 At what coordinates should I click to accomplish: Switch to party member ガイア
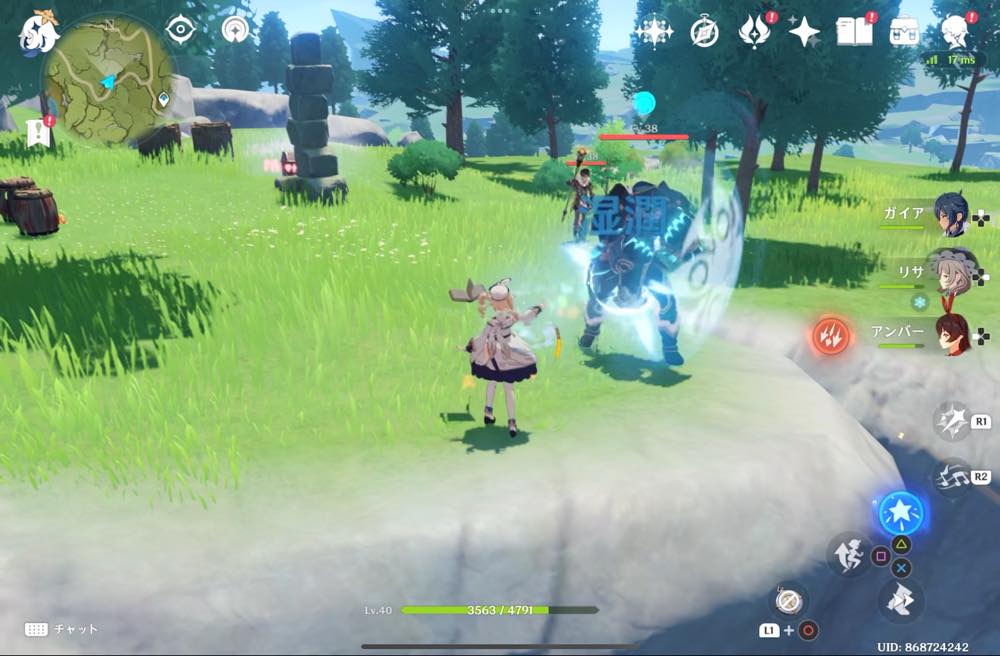[948, 215]
